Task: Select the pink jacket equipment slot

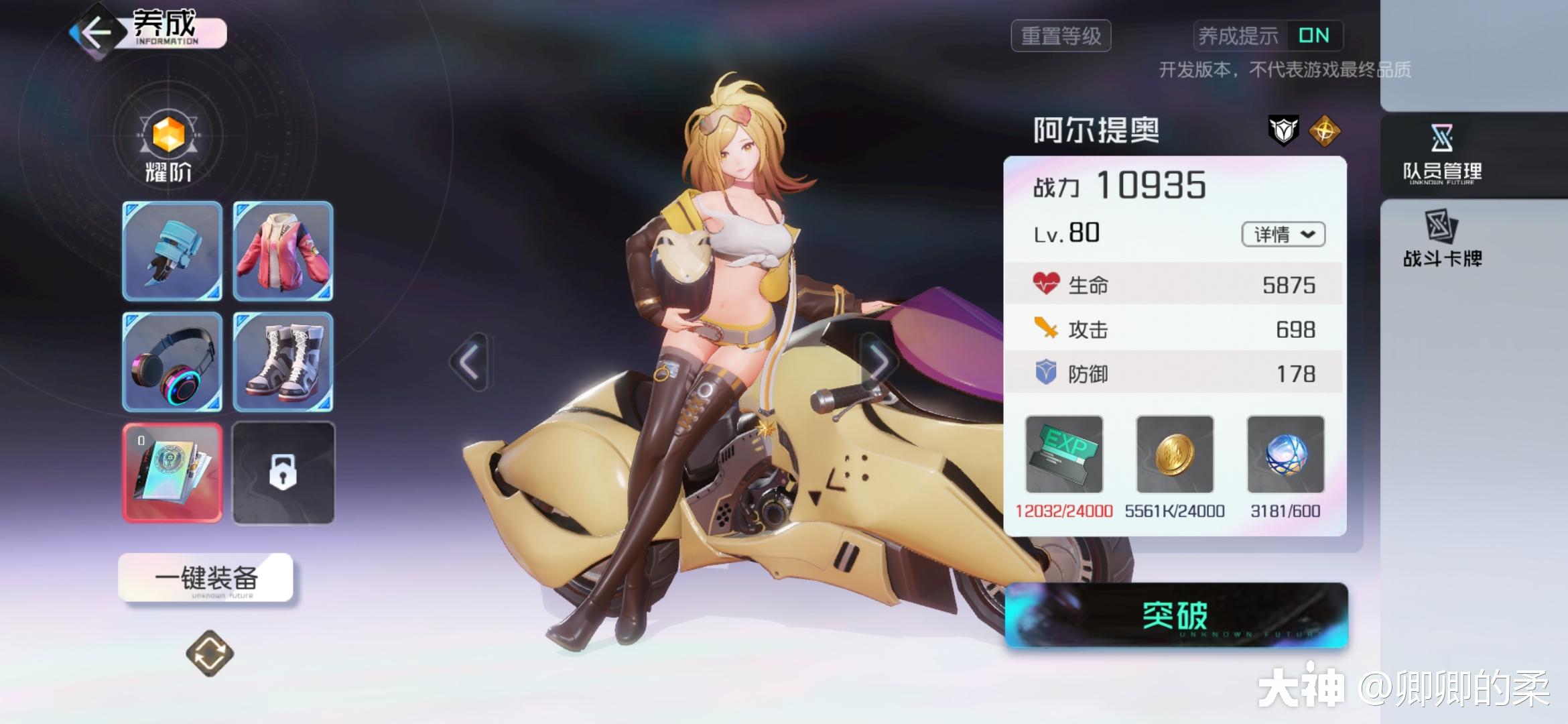Action: [x=283, y=251]
